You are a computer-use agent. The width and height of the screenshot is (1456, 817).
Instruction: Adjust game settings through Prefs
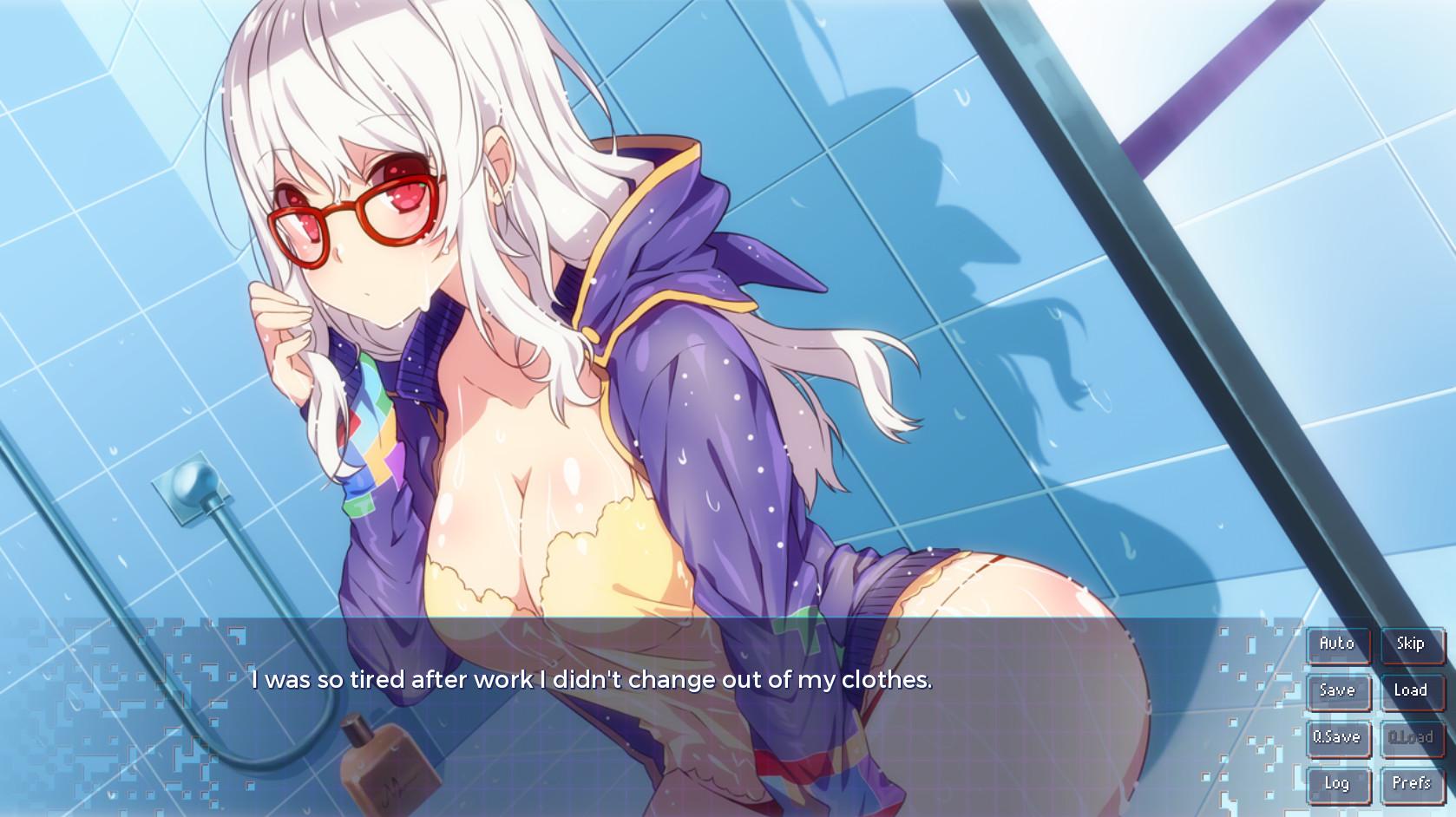pyautogui.click(x=1411, y=784)
